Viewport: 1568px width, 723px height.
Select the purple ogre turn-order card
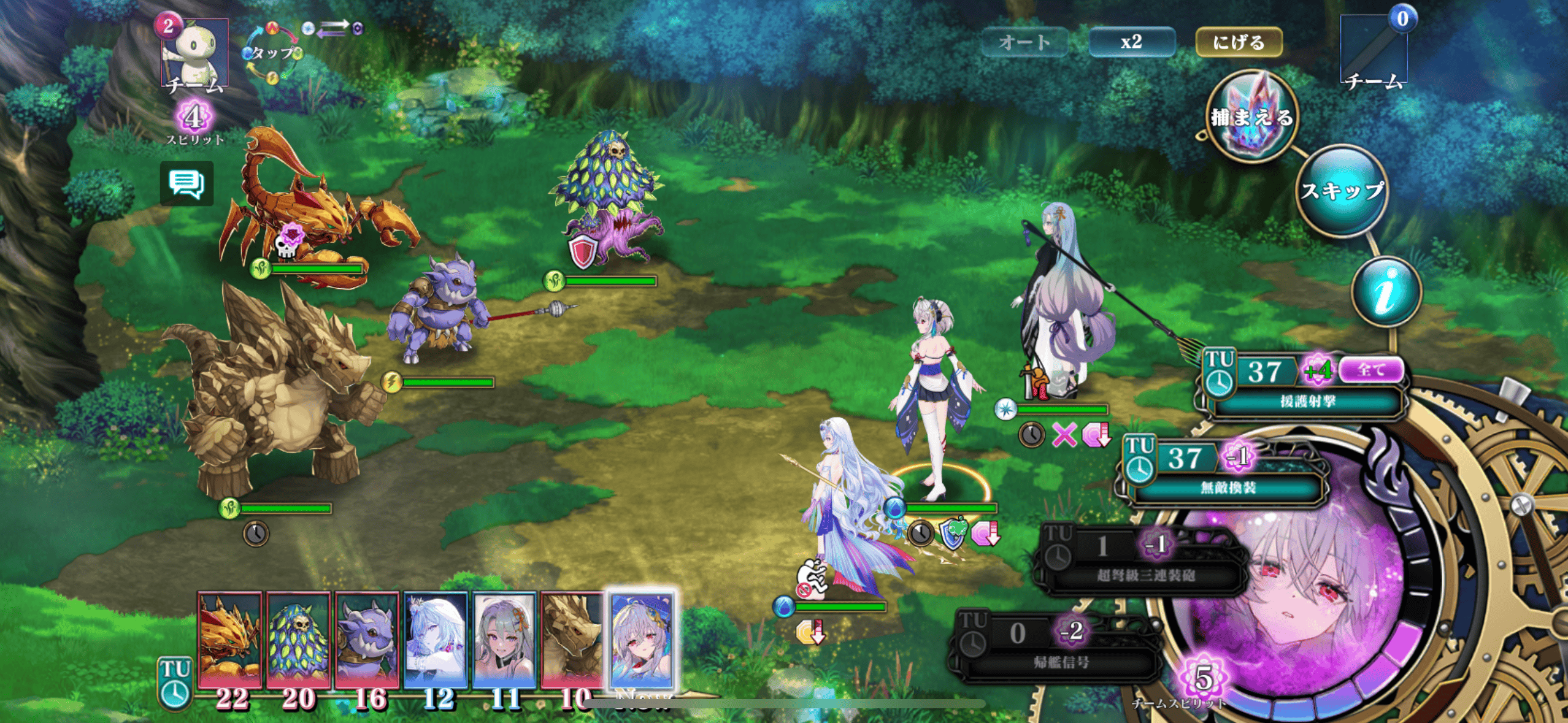(x=367, y=639)
